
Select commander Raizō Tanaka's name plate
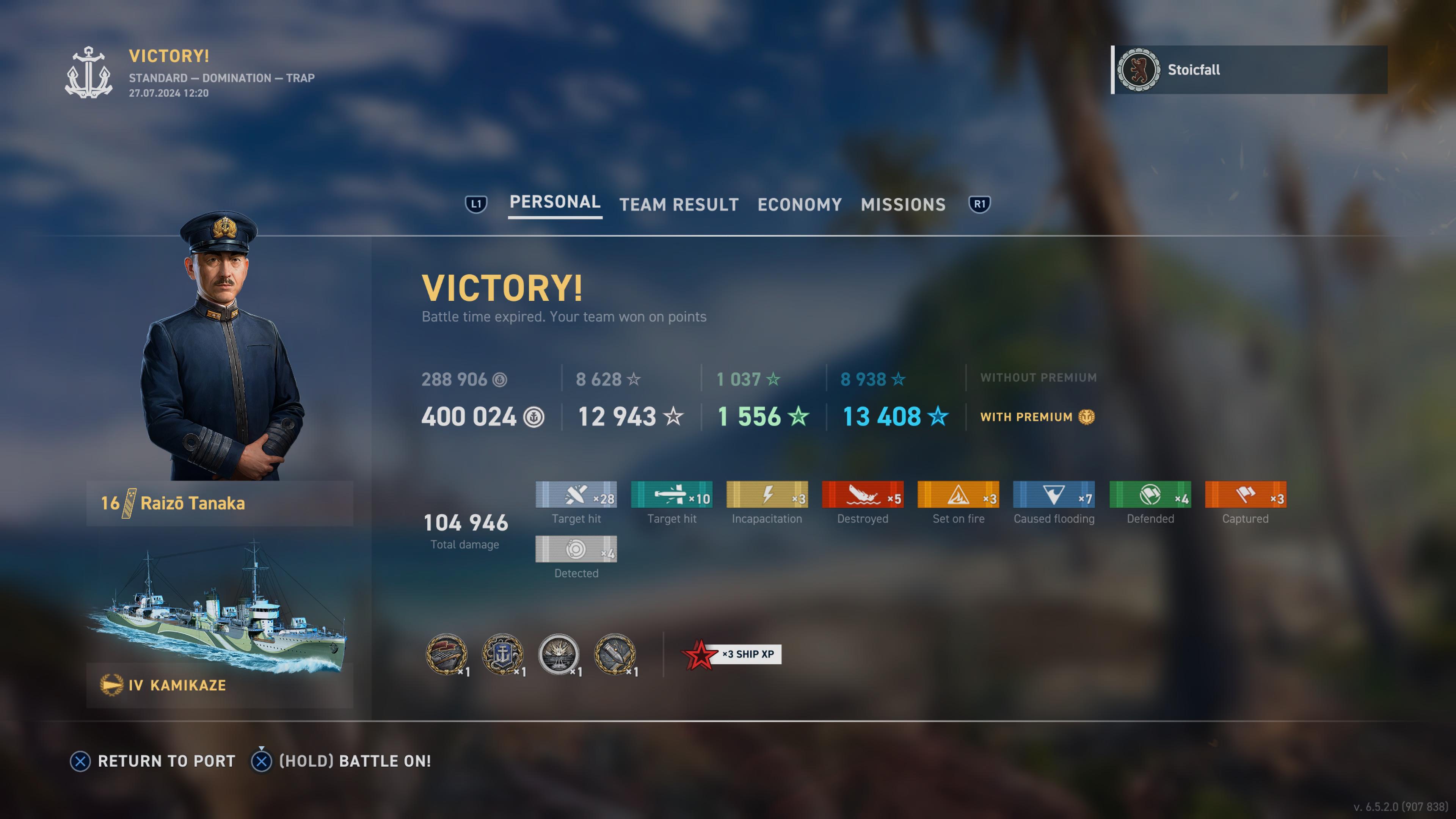[x=219, y=503]
